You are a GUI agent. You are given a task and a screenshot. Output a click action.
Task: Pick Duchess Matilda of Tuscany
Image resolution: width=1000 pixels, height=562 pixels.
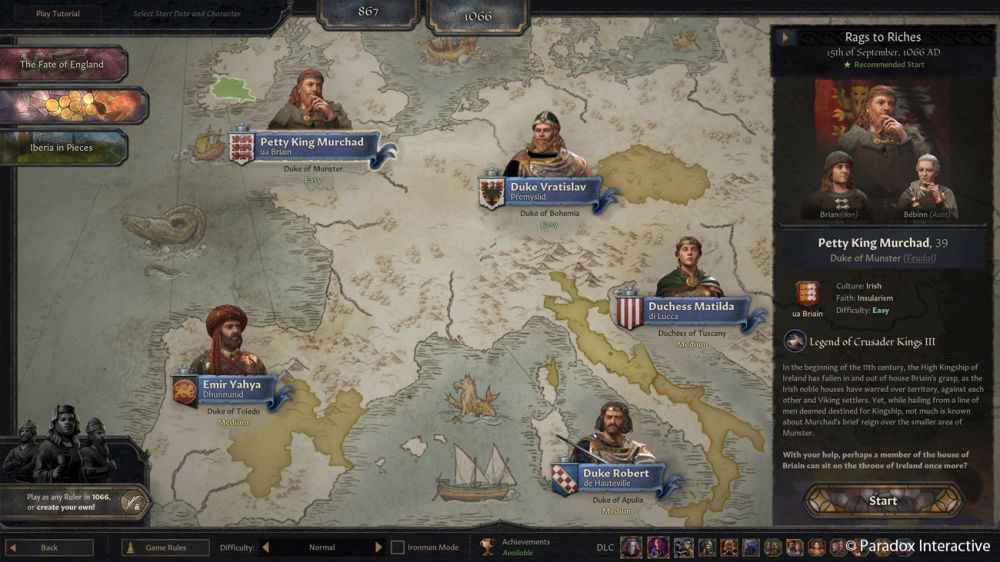[x=691, y=307]
